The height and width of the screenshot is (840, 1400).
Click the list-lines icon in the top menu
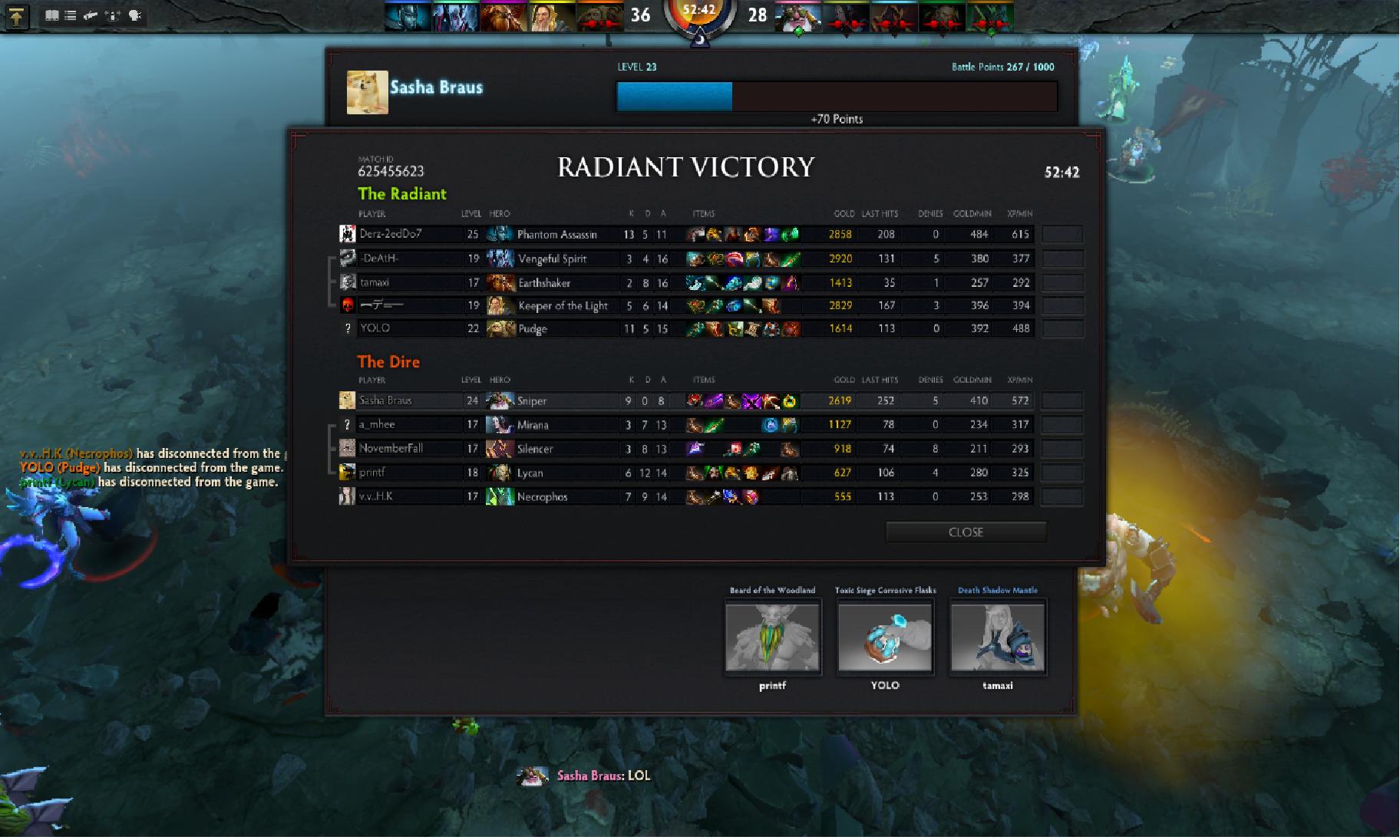tap(71, 15)
